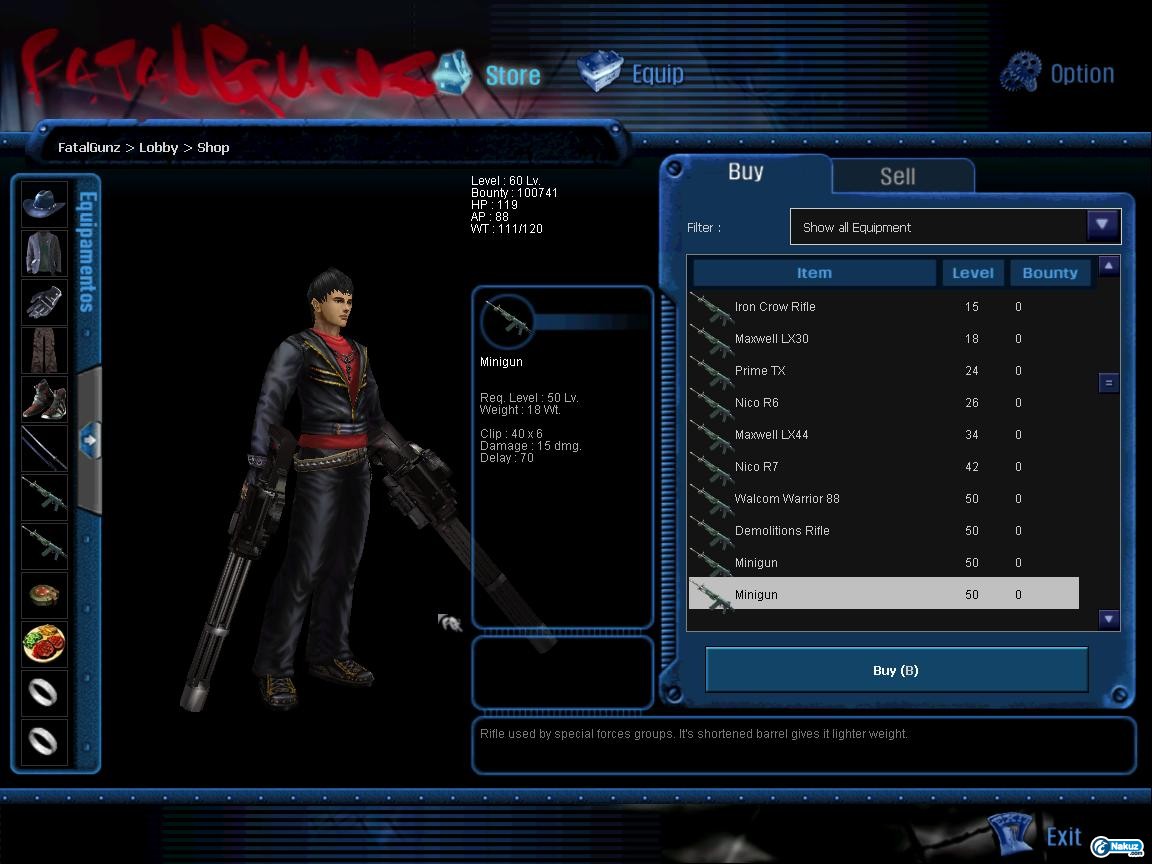
Task: Select the Demolitions Rifle row
Action: pyautogui.click(x=782, y=531)
